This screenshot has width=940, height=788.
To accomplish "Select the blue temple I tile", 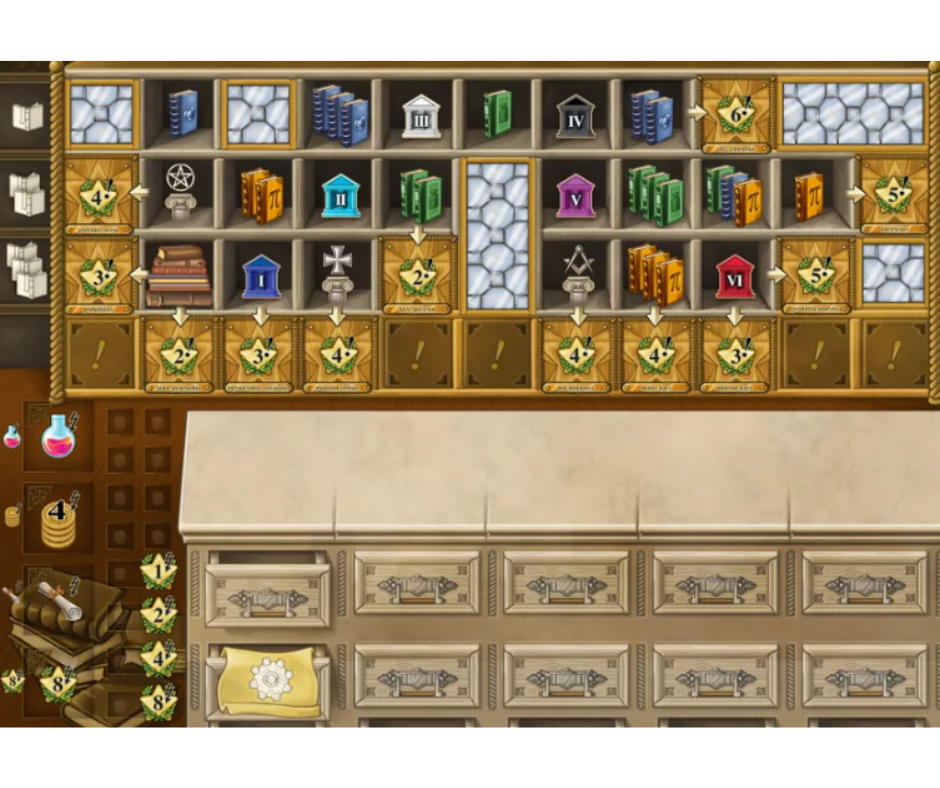I will click(261, 275).
